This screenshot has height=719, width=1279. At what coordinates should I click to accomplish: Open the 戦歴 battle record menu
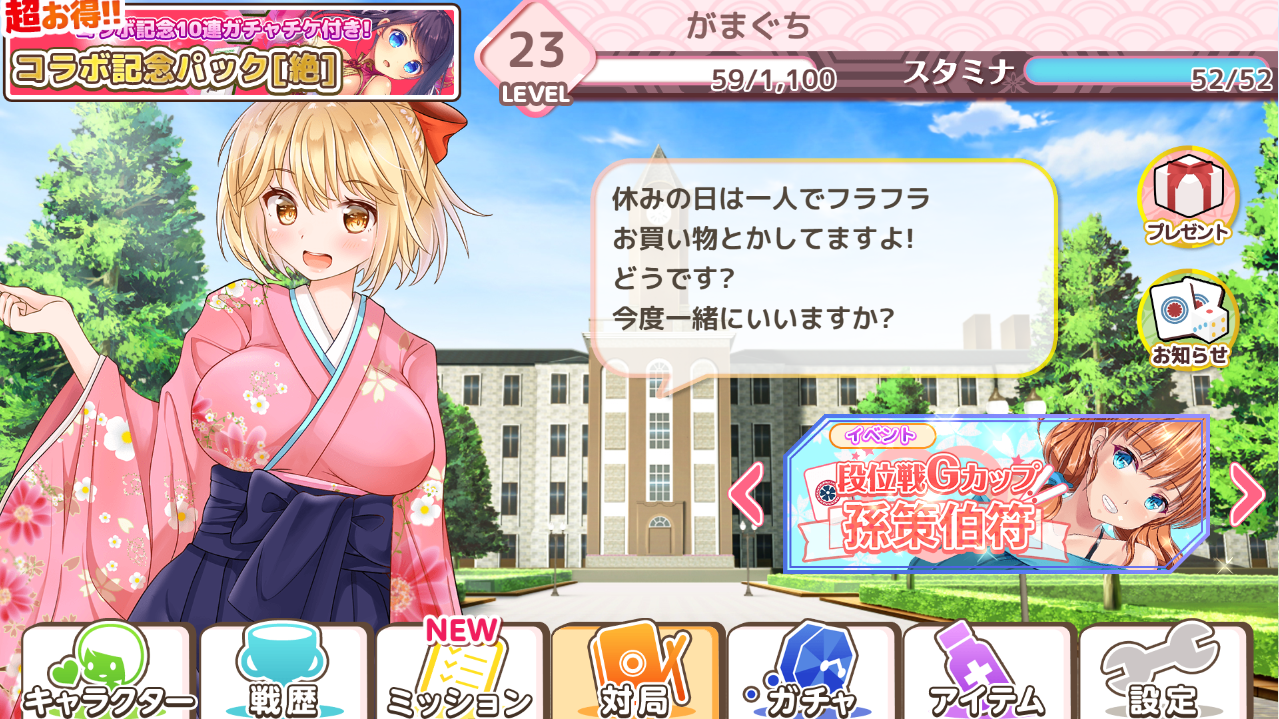coord(284,673)
